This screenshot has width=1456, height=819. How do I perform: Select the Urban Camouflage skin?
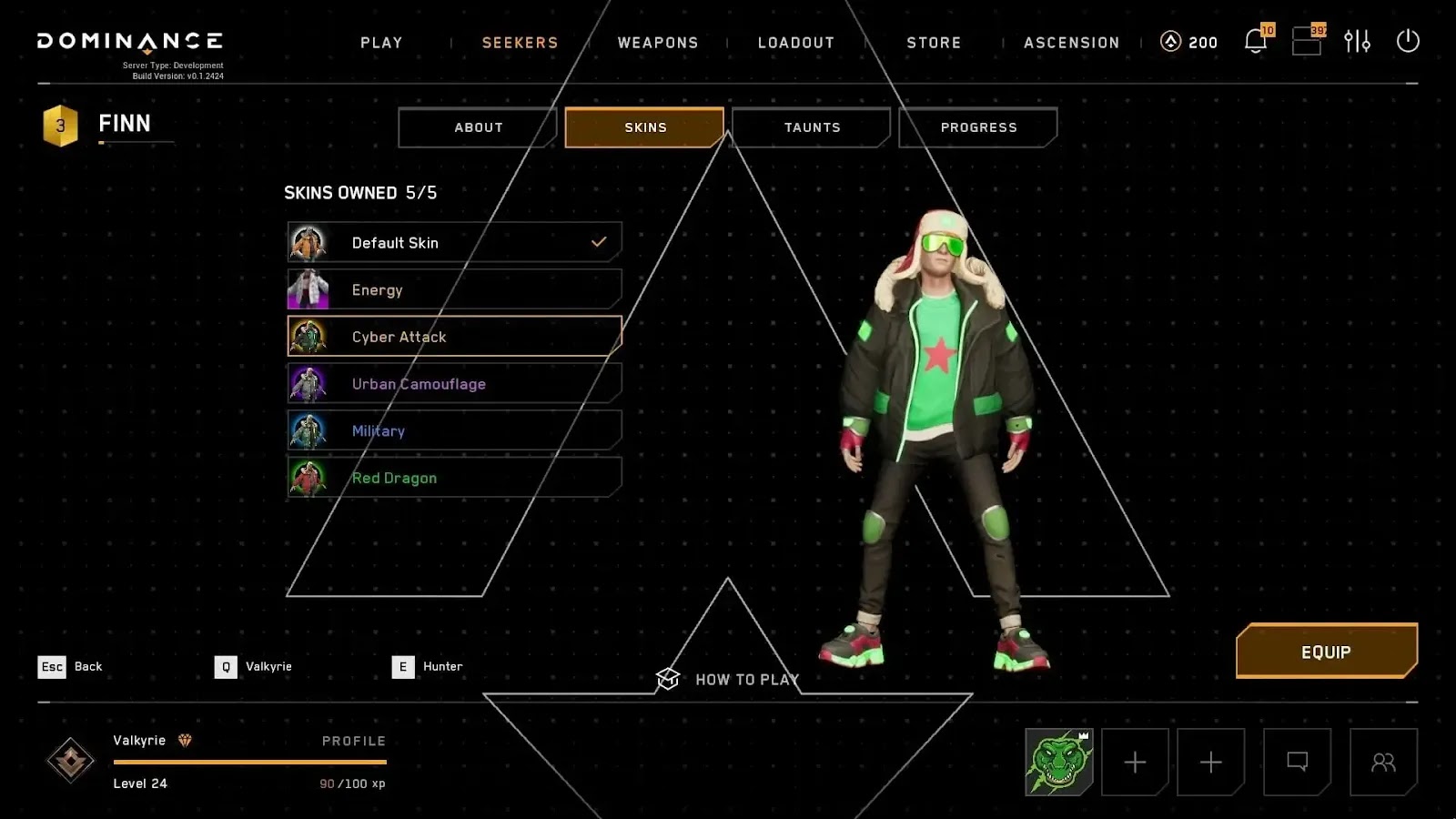454,384
